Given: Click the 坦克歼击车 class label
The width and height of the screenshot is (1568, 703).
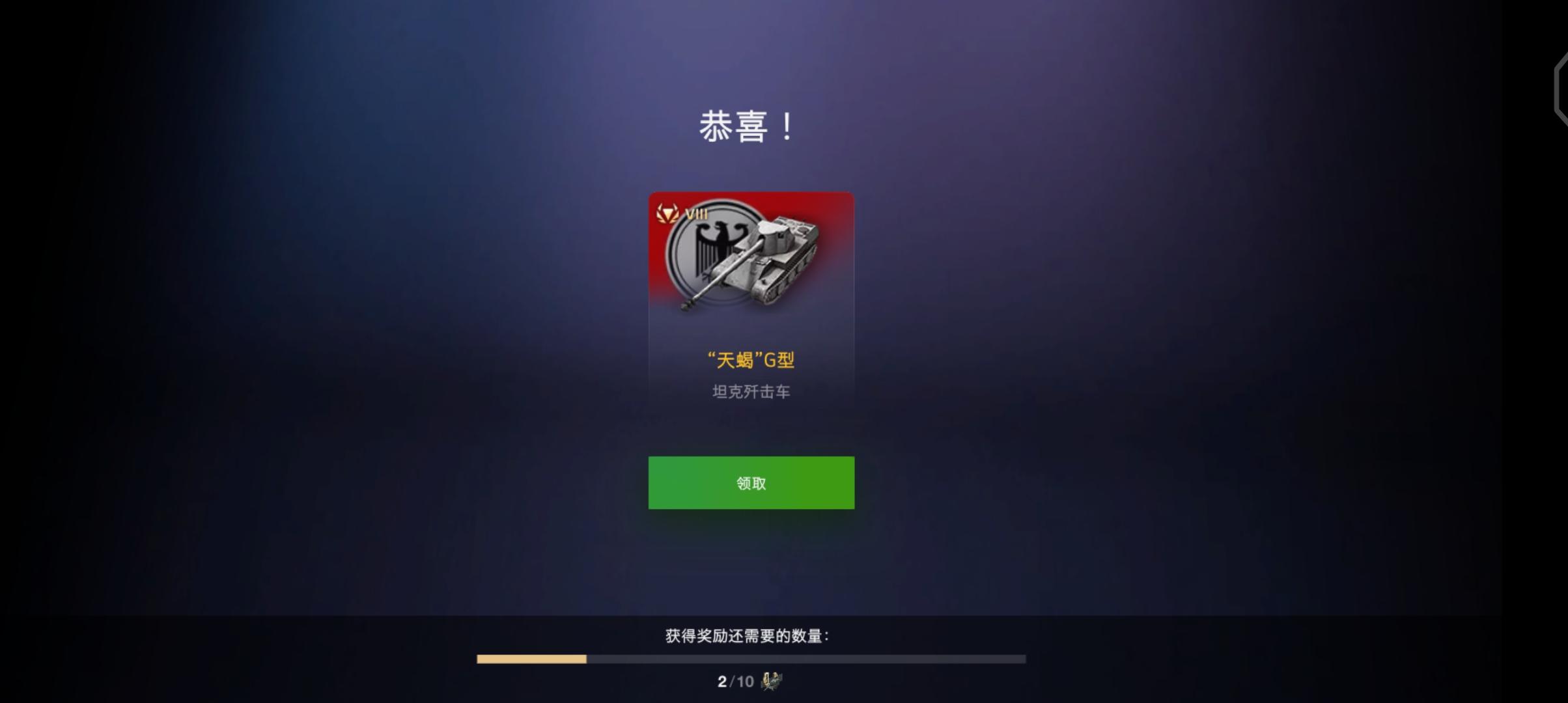Looking at the screenshot, I should [x=750, y=393].
